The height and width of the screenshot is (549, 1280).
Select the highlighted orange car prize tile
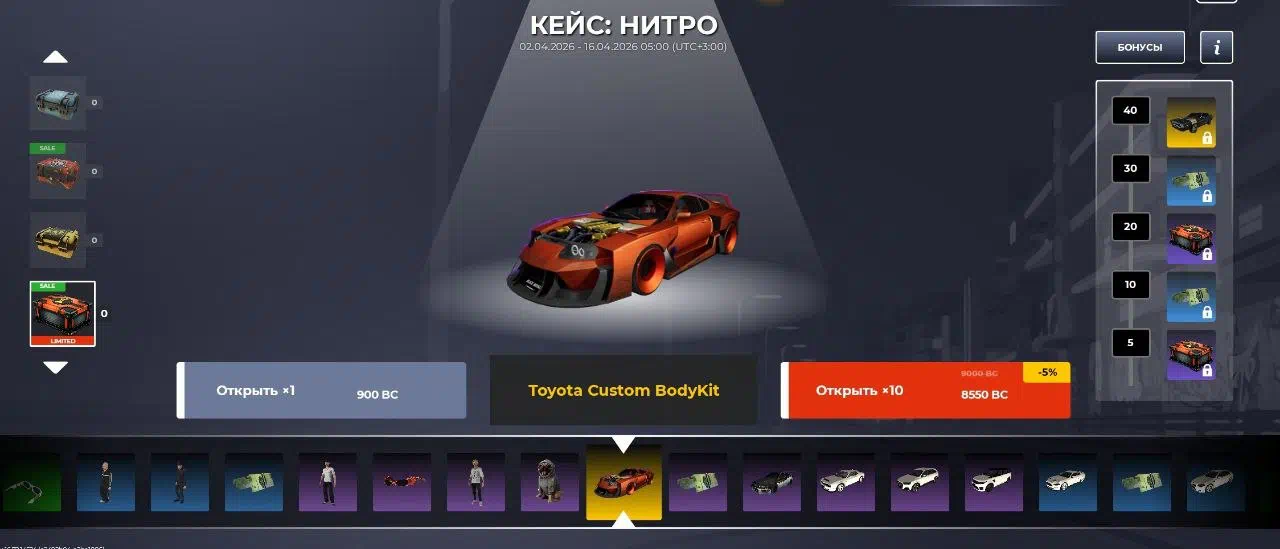(624, 482)
